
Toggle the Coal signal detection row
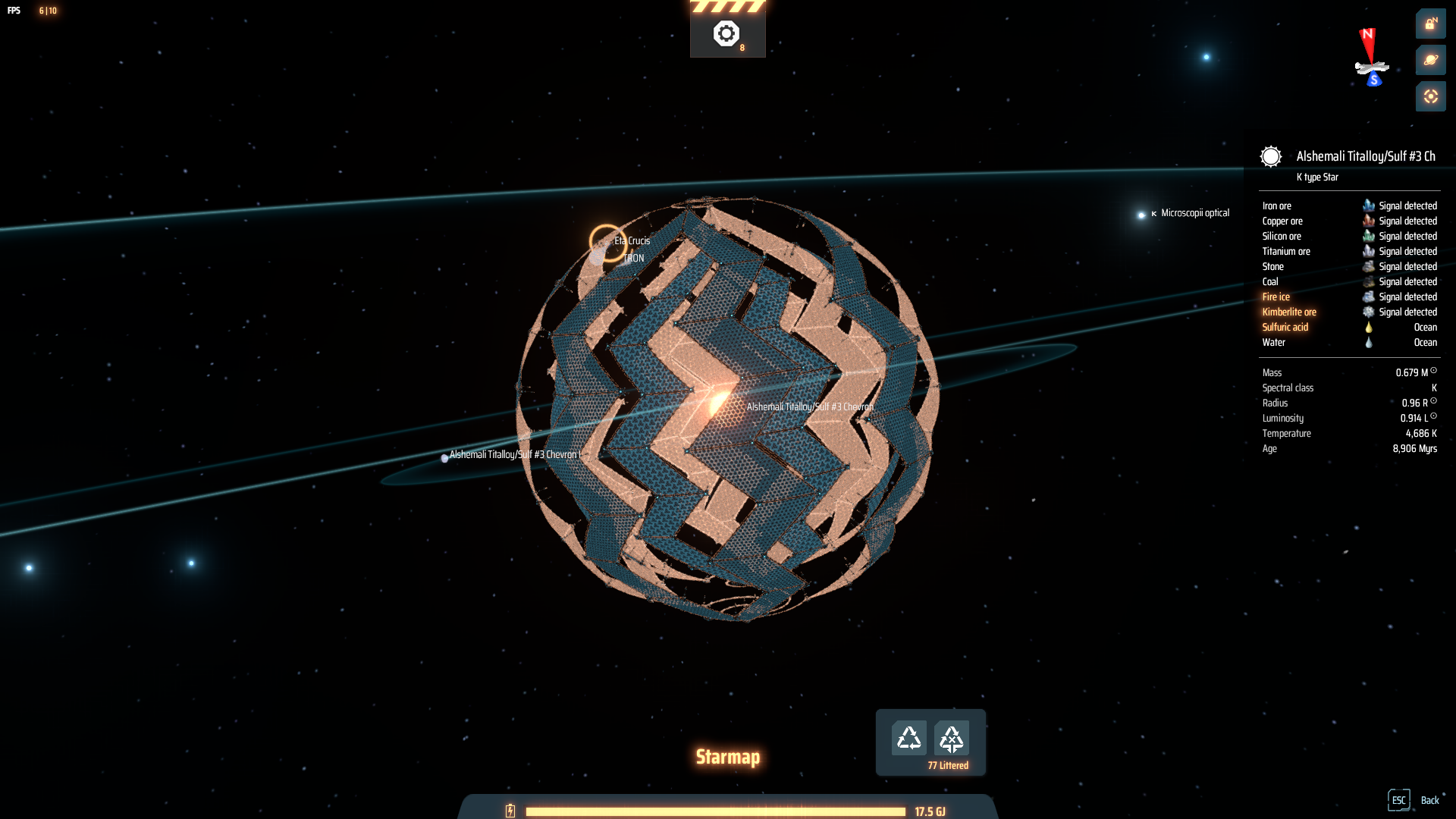[x=1270, y=281]
